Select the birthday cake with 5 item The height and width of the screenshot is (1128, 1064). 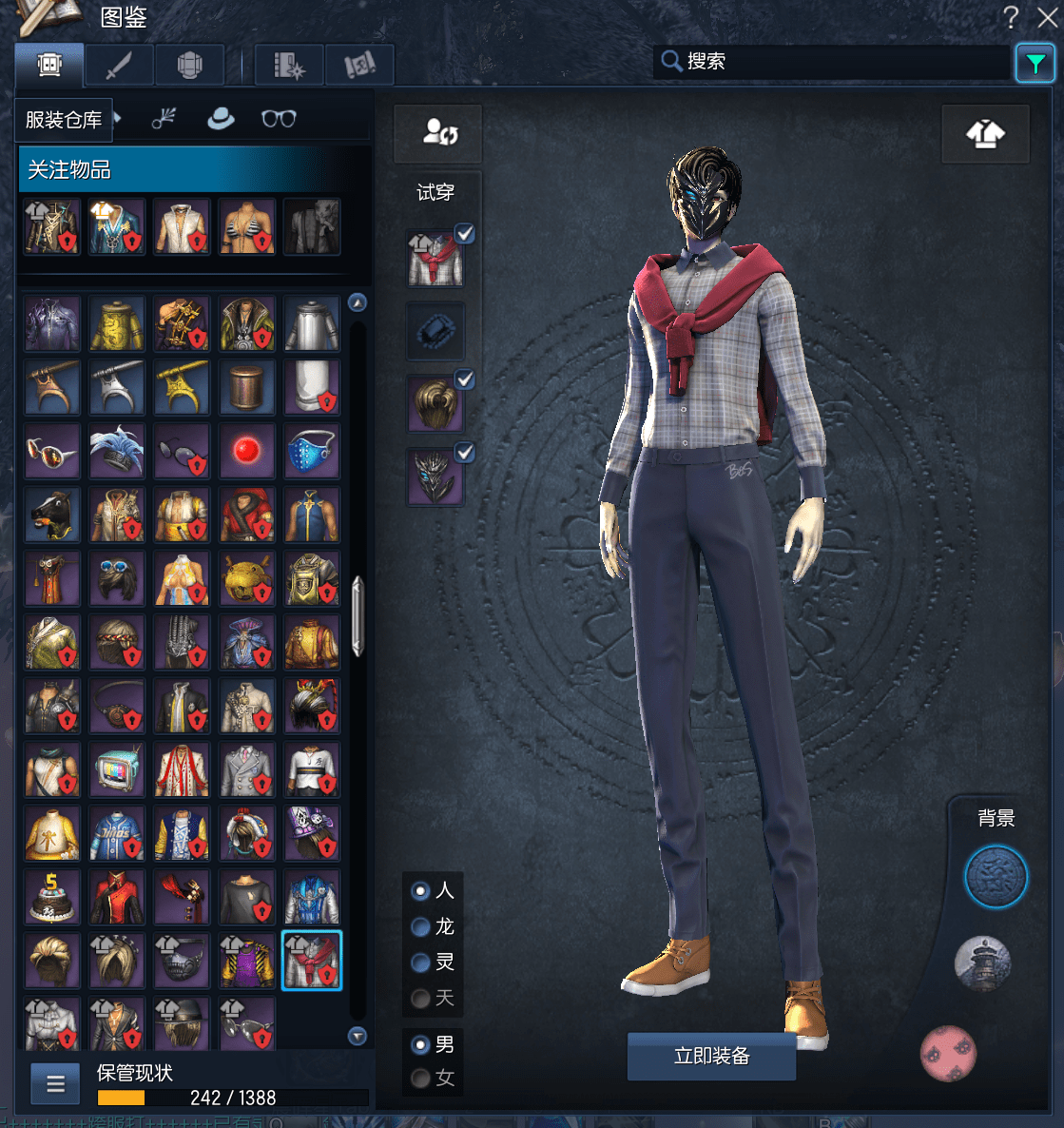[52, 896]
